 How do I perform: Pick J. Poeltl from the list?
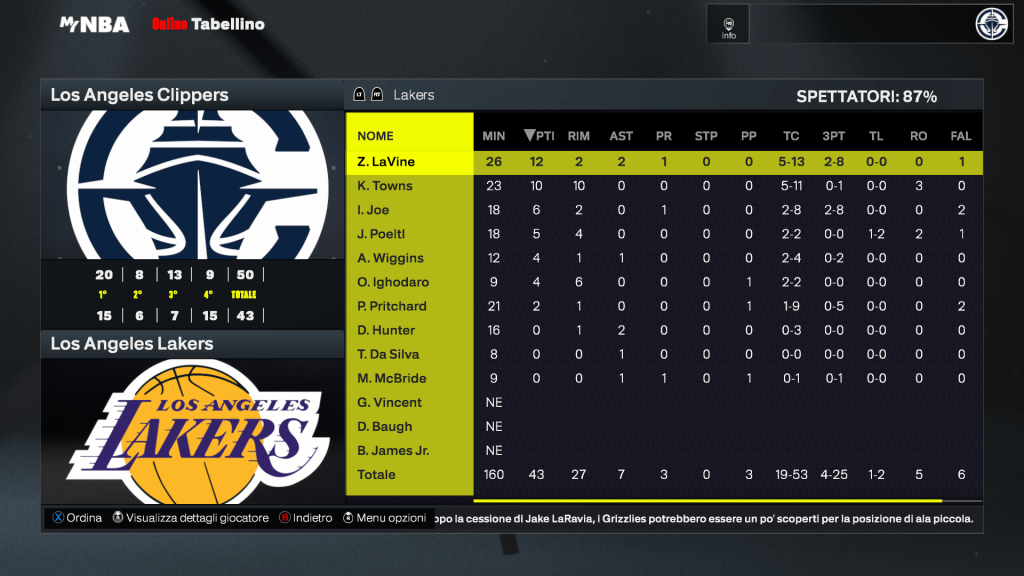coord(381,234)
